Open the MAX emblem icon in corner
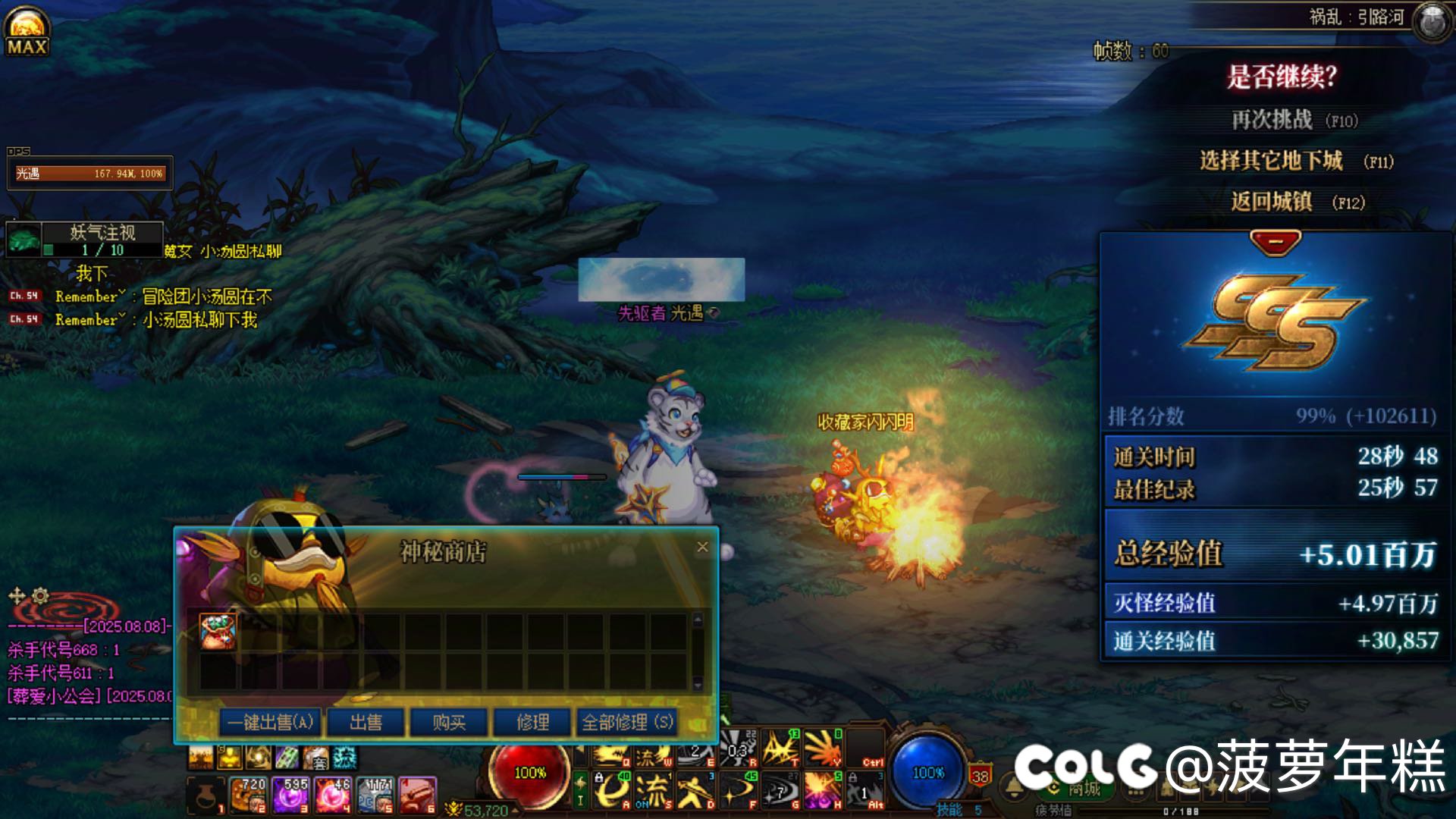 (27, 30)
